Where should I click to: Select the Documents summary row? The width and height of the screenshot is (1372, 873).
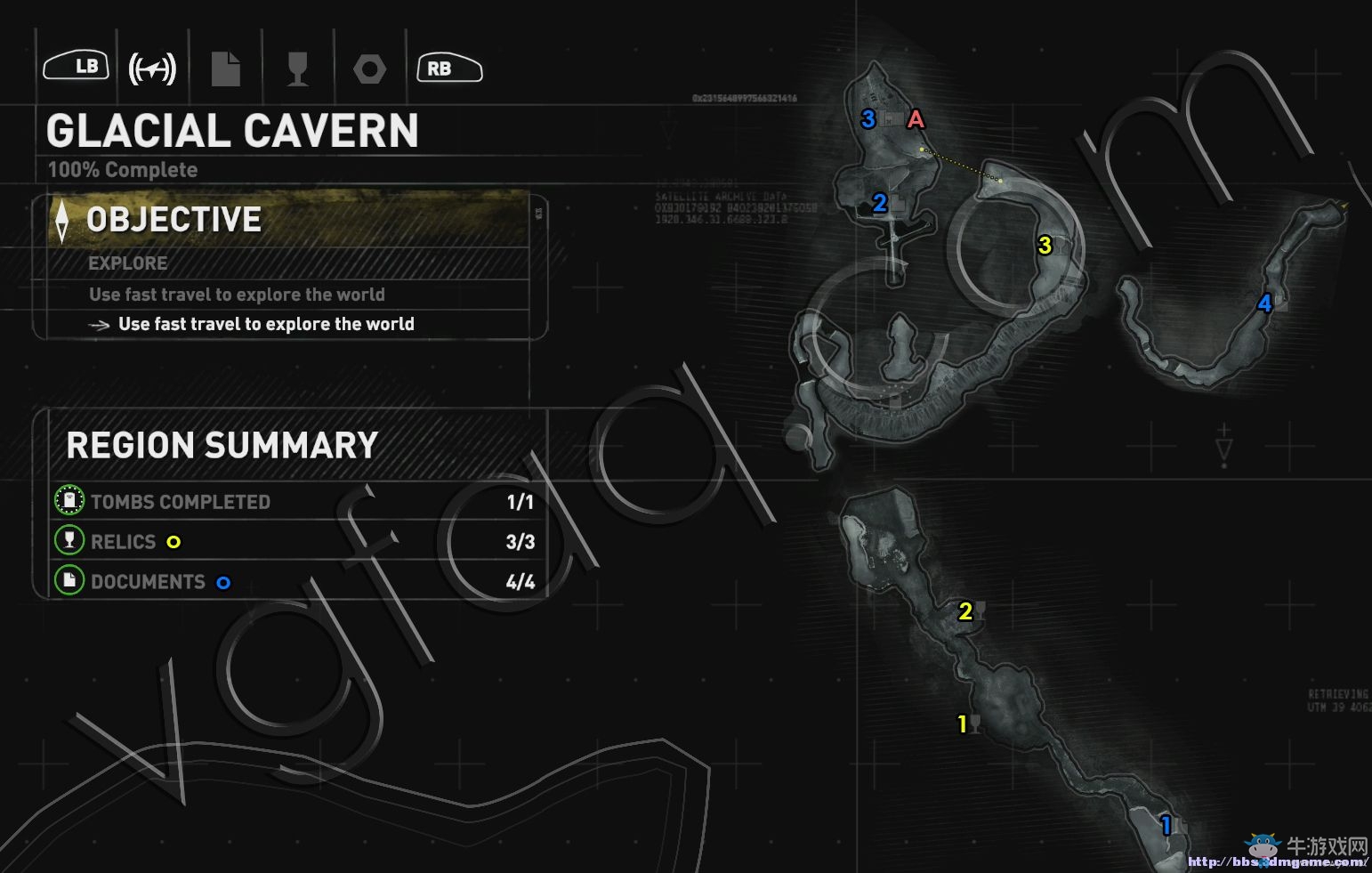click(294, 582)
